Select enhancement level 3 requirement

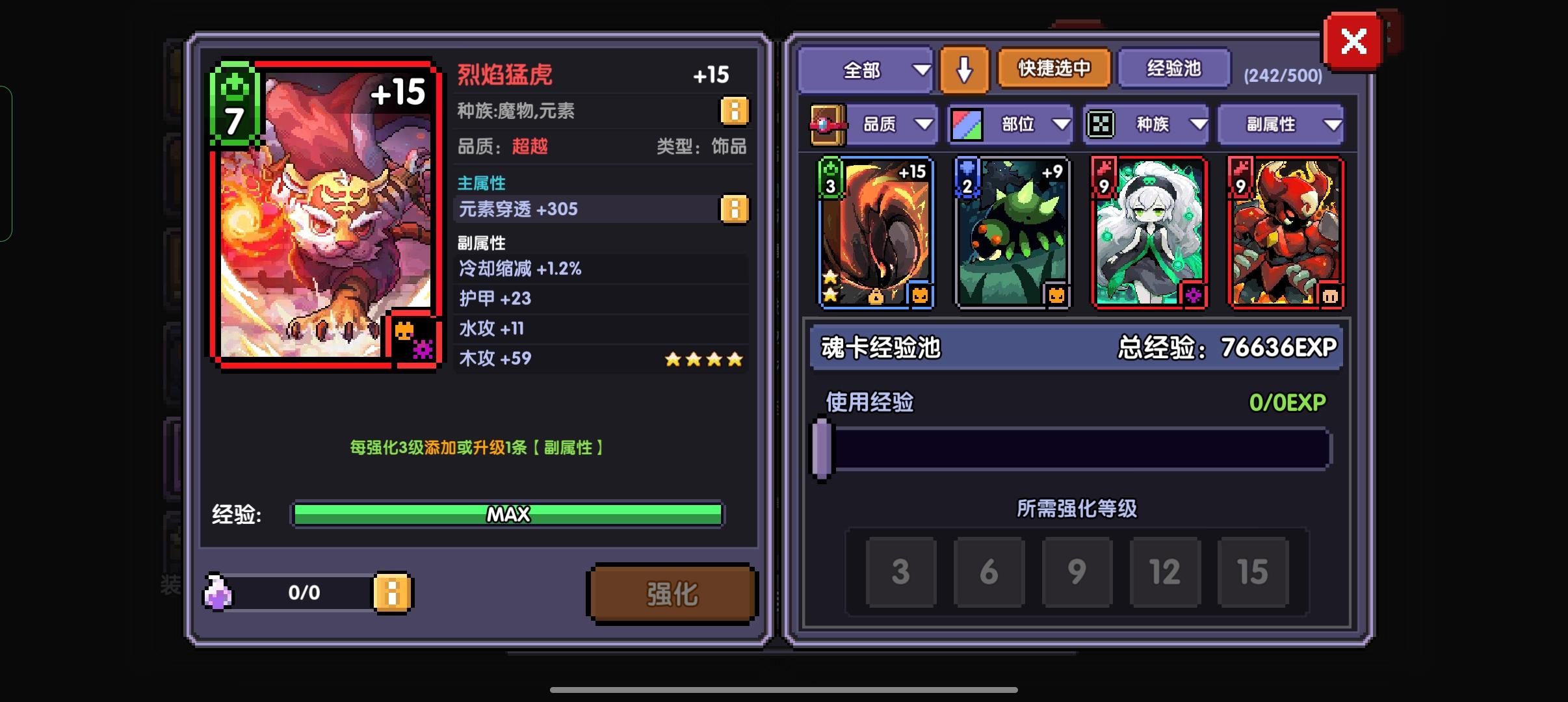pos(901,572)
